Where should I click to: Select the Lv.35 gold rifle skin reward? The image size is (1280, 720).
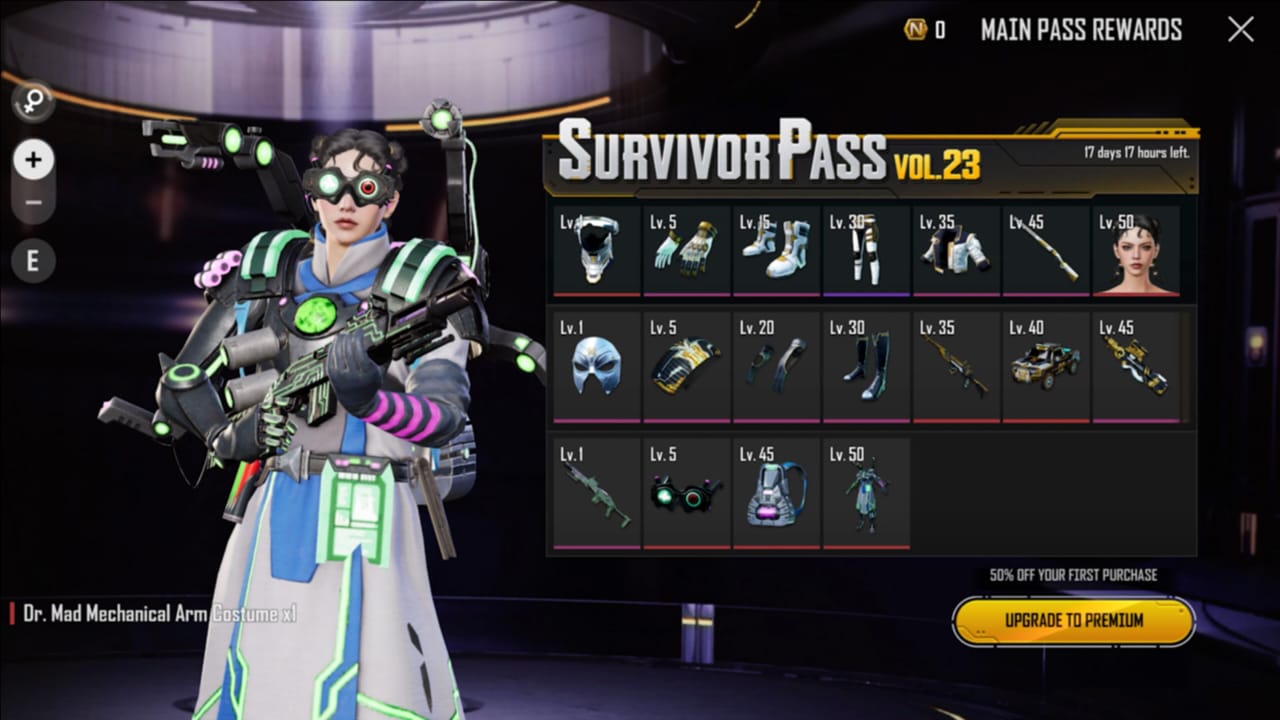point(956,366)
